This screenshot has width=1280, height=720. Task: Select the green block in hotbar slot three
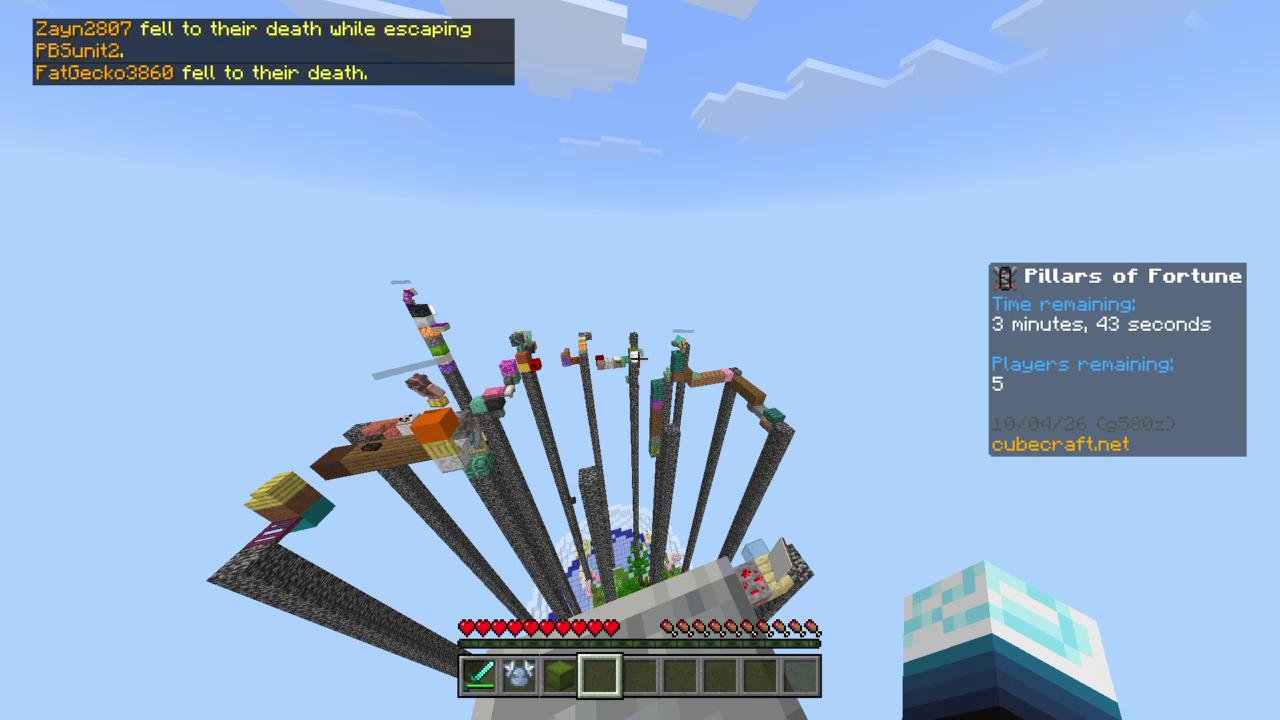click(560, 675)
